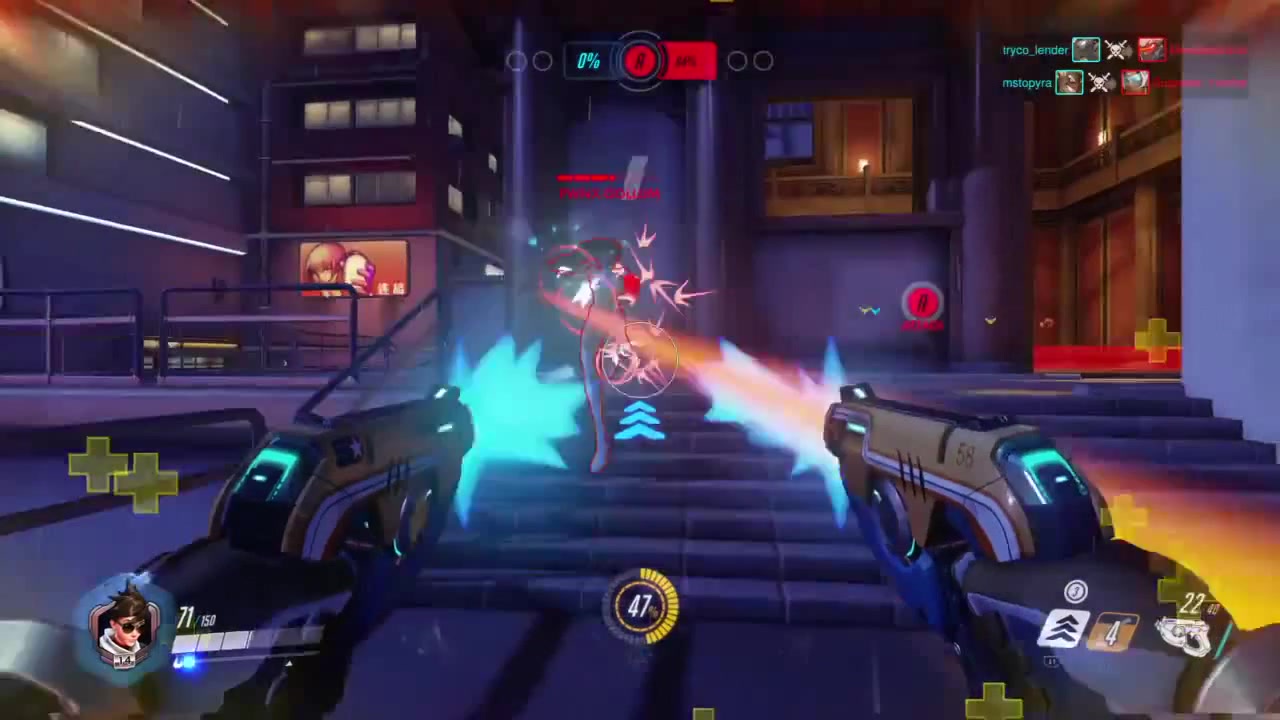The image size is (1280, 720).
Task: Click the Blink charge counter showing 3
Action: (x=1075, y=592)
